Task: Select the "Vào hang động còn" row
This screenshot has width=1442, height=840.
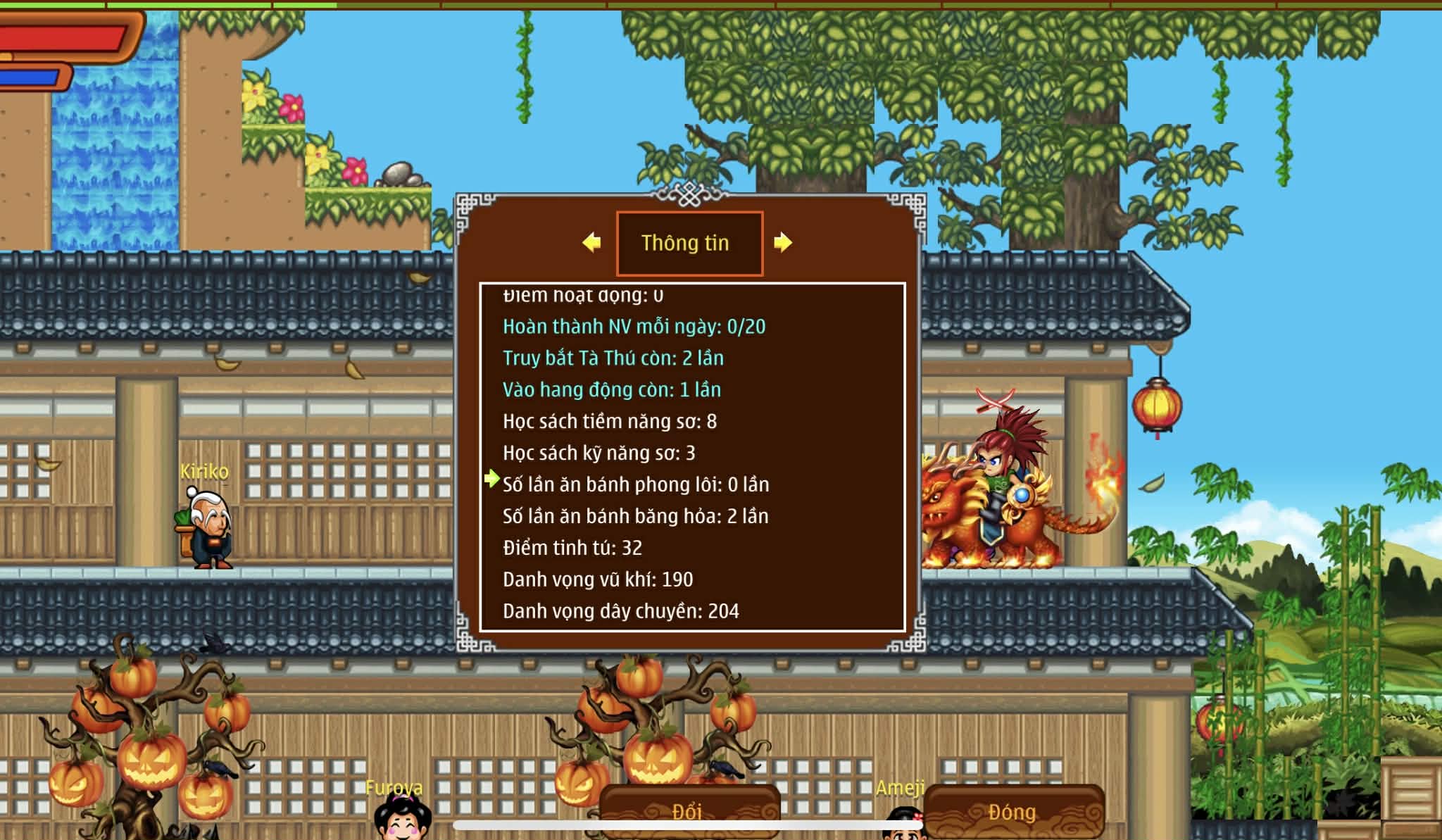Action: (x=611, y=390)
